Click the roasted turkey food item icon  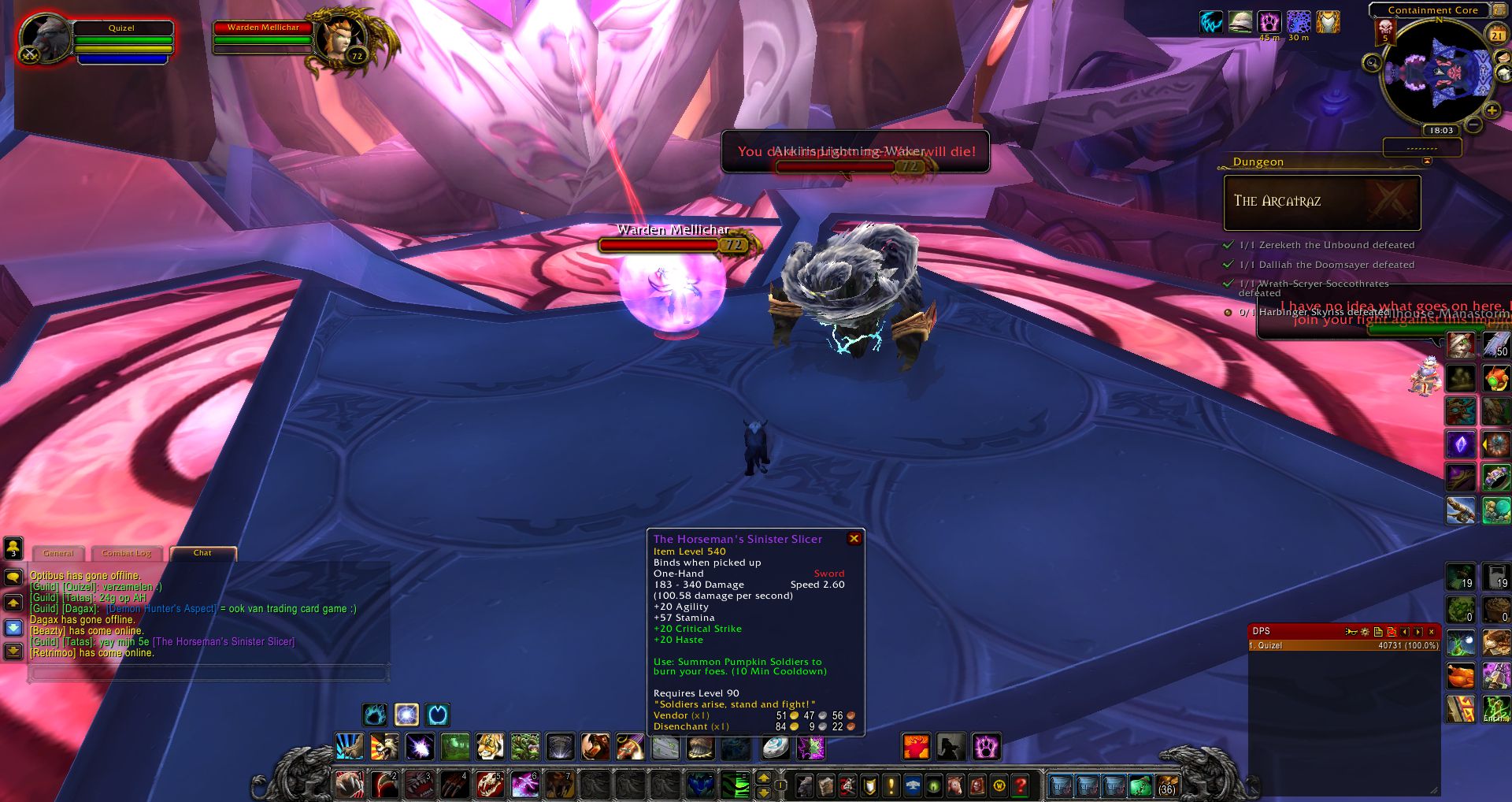pos(1460,676)
